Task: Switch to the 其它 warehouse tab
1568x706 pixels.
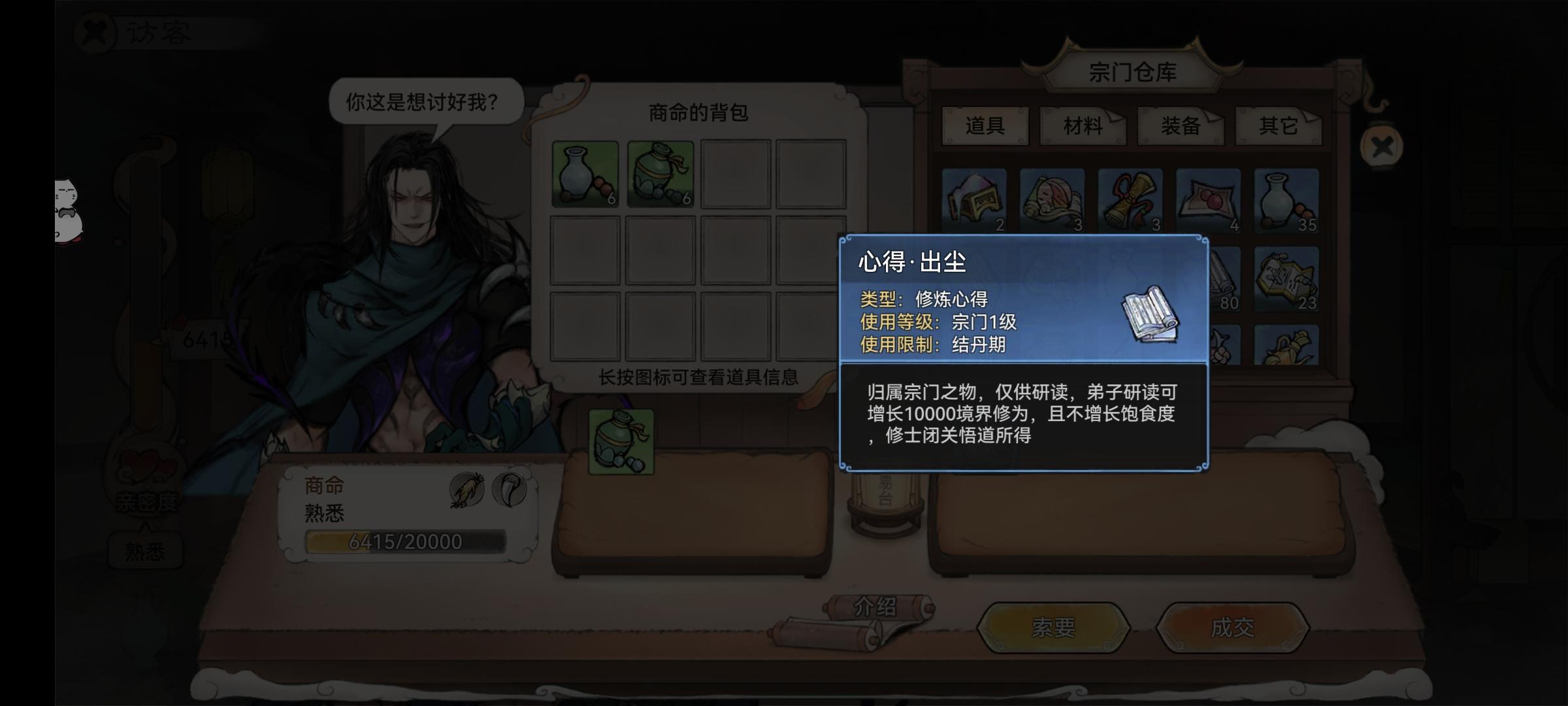Action: tap(1279, 126)
